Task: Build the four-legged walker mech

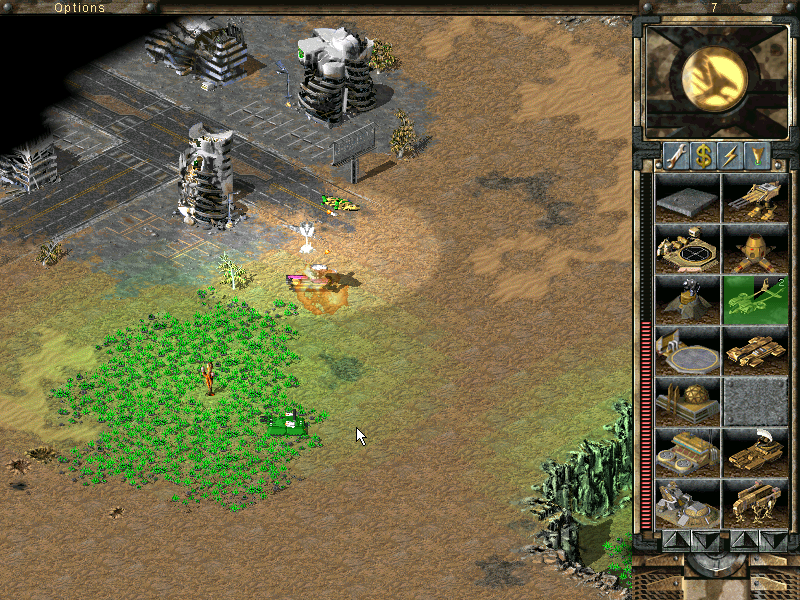Action: click(754, 503)
